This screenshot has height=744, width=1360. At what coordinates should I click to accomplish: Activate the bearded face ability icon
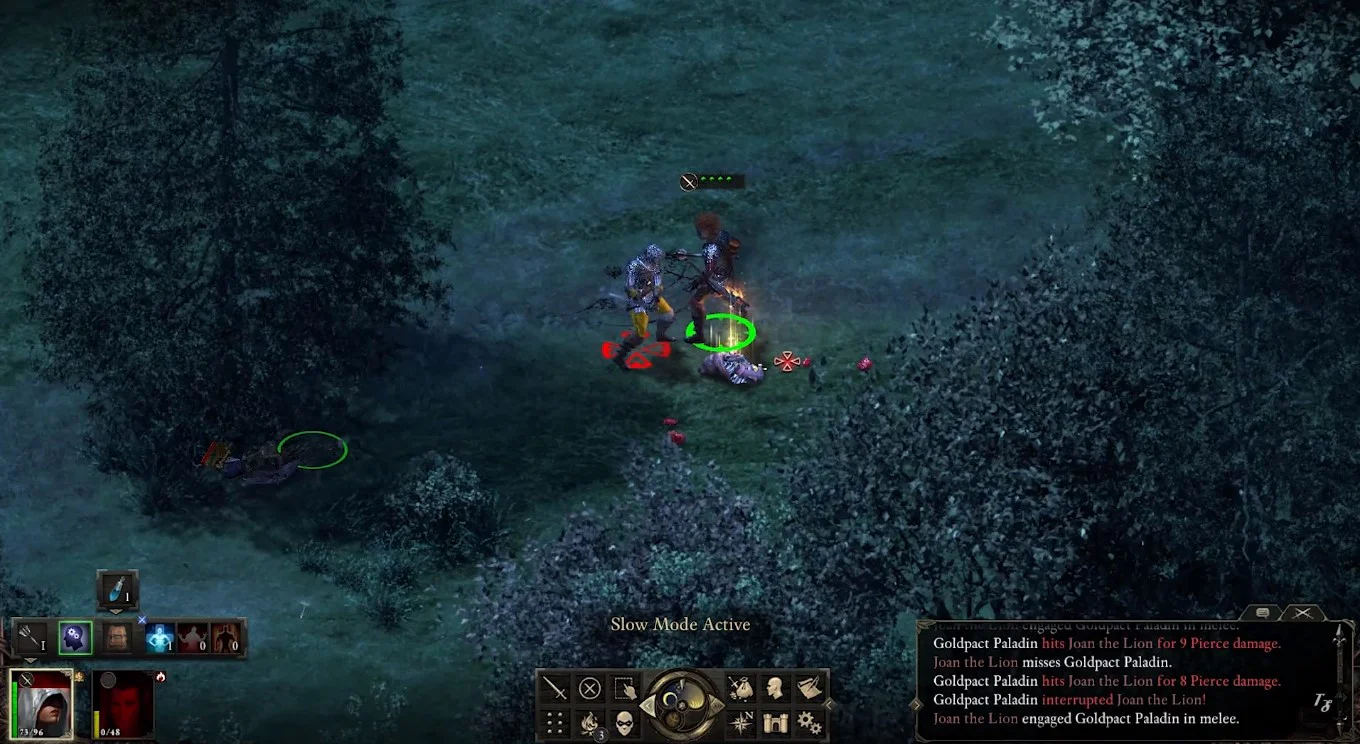click(x=117, y=637)
